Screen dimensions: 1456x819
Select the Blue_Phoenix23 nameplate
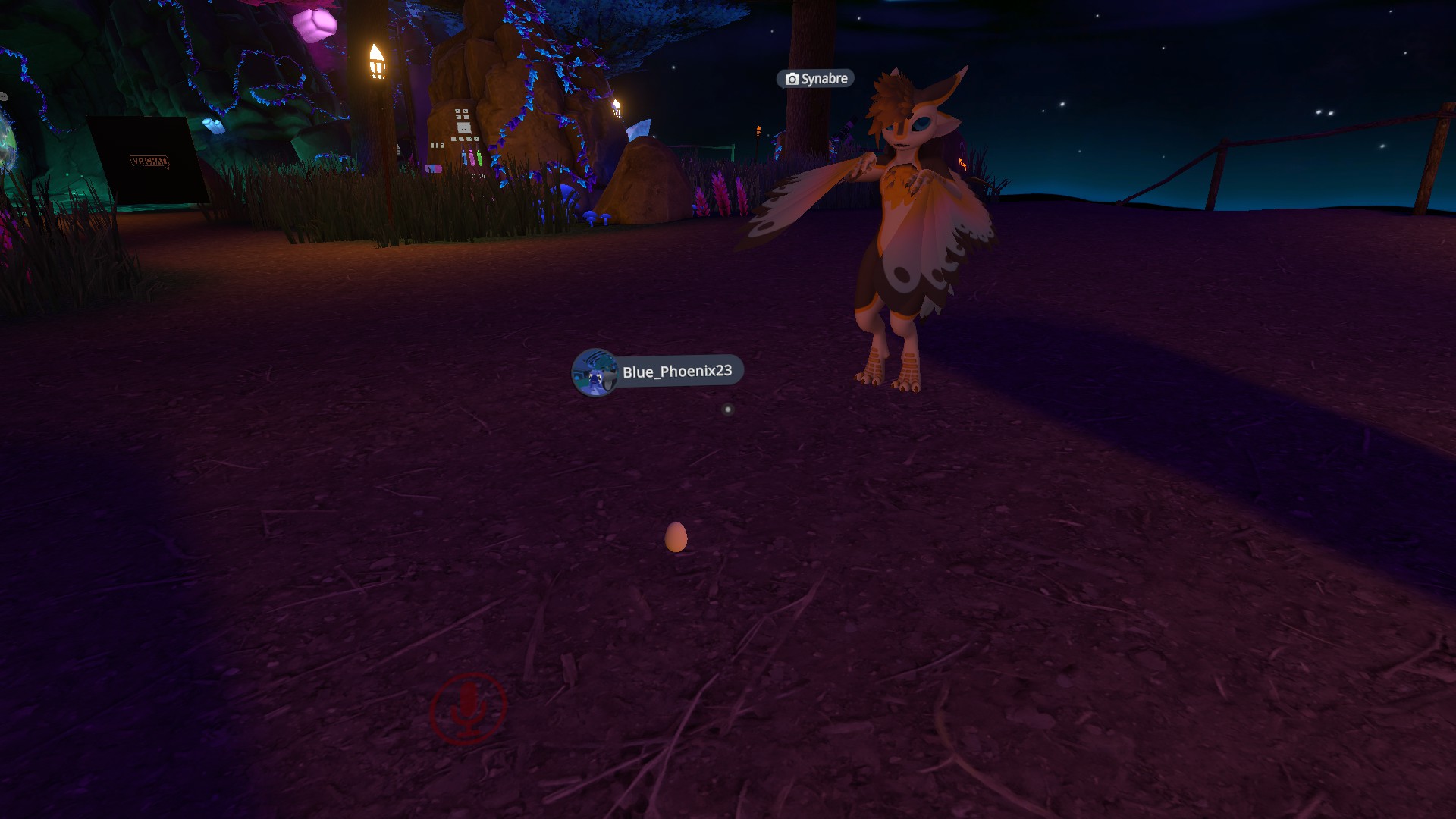676,372
